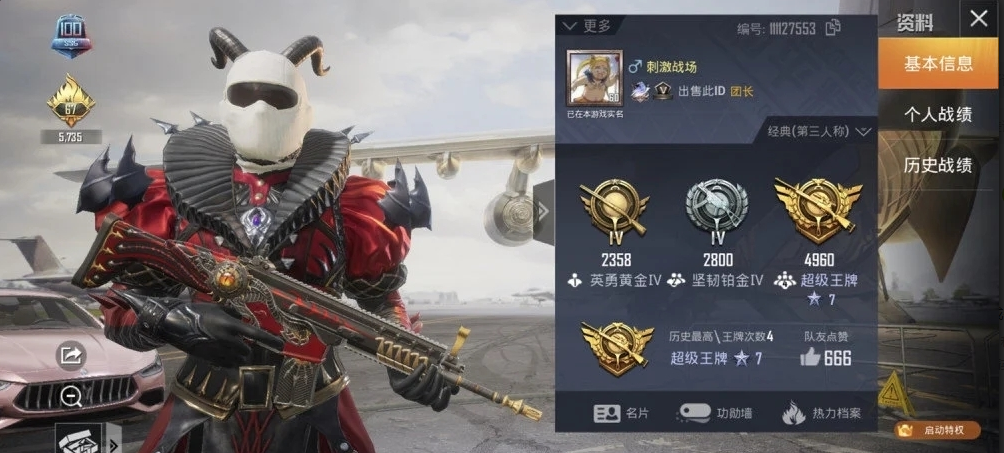Select the player avatar portrait
Image resolution: width=1004 pixels, height=453 pixels.
tap(595, 79)
